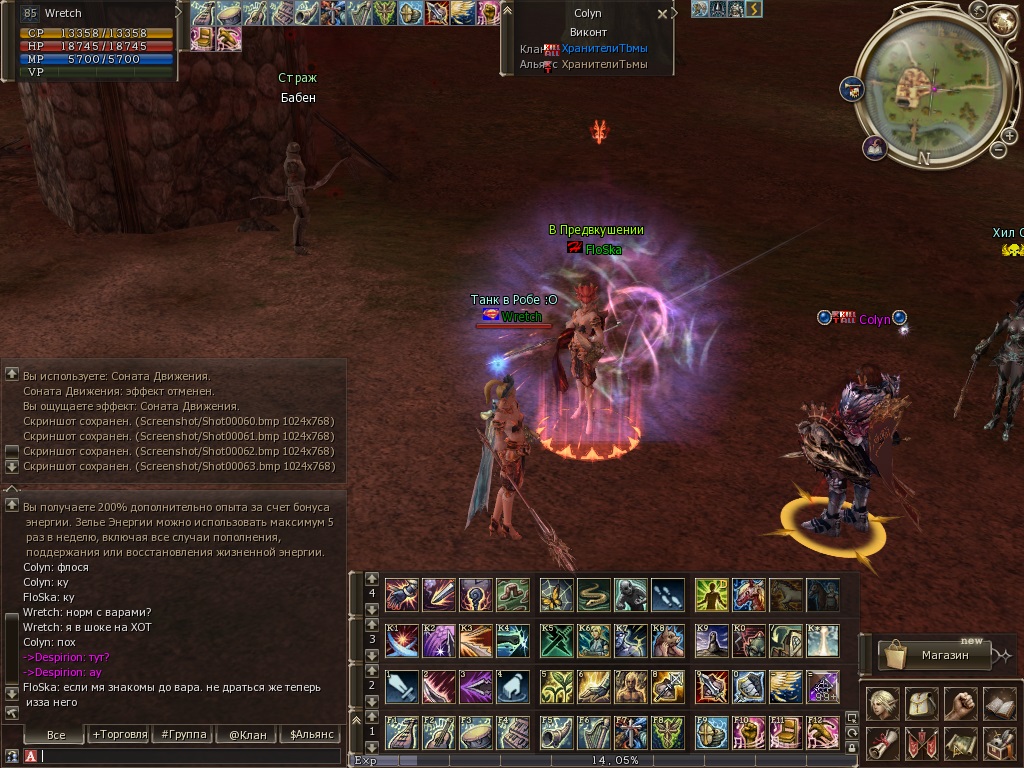
Task: Open the inventory backpack icon
Action: tap(920, 703)
